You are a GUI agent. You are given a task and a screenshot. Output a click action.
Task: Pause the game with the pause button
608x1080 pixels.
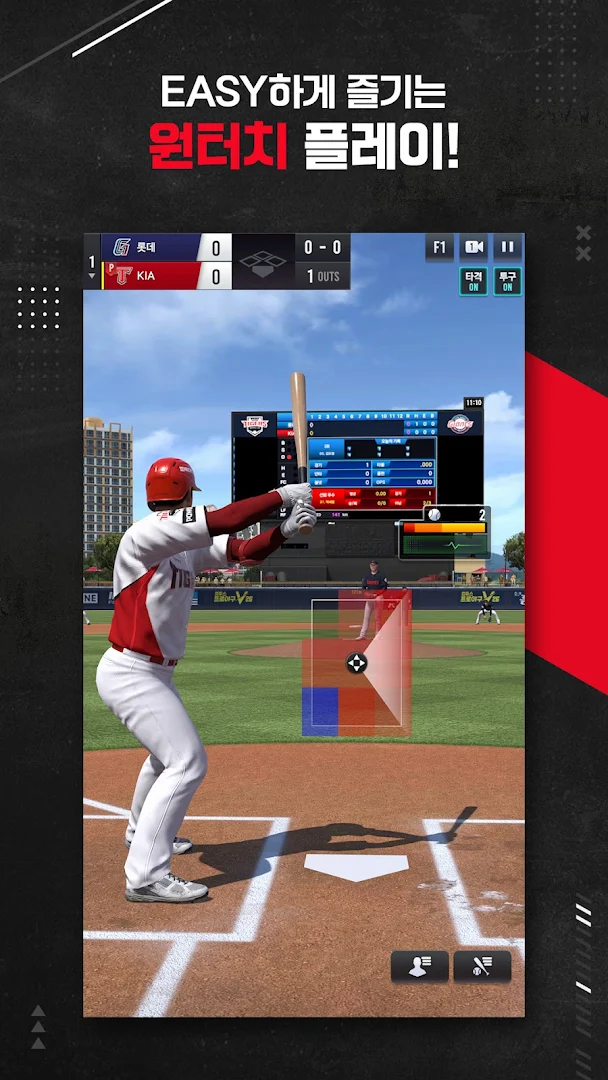pos(507,248)
